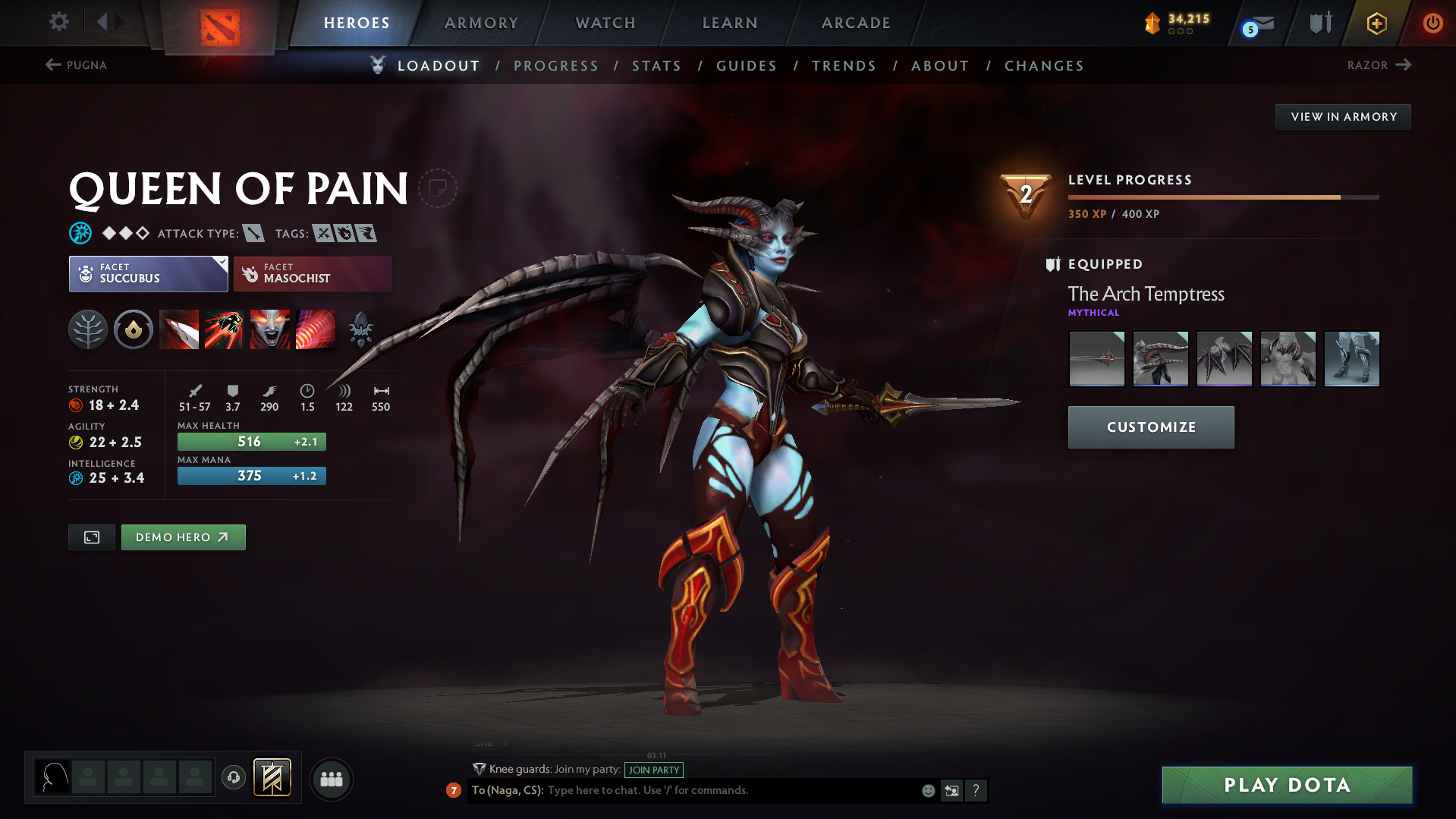
Task: Open the ARMORY menu
Action: [482, 23]
